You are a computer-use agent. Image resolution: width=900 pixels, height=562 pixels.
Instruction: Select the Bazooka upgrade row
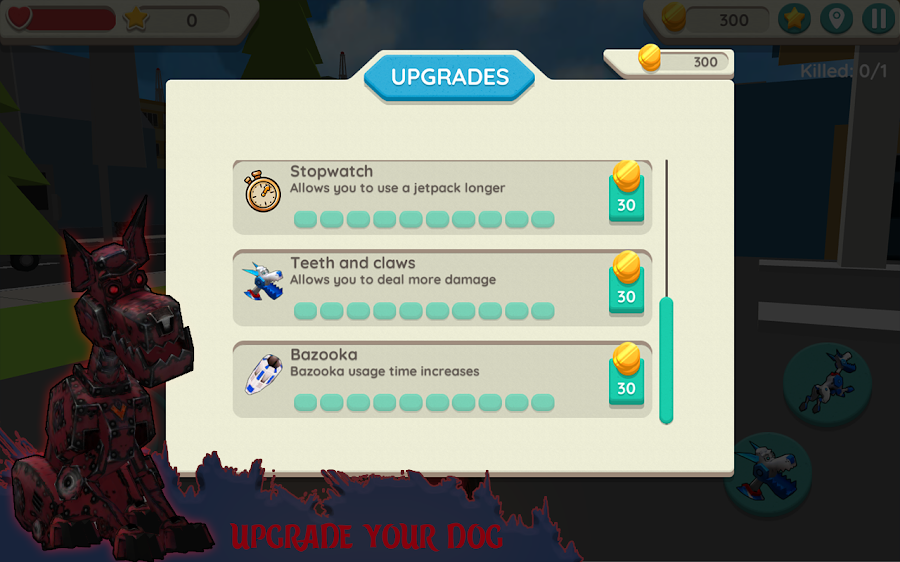coord(420,380)
